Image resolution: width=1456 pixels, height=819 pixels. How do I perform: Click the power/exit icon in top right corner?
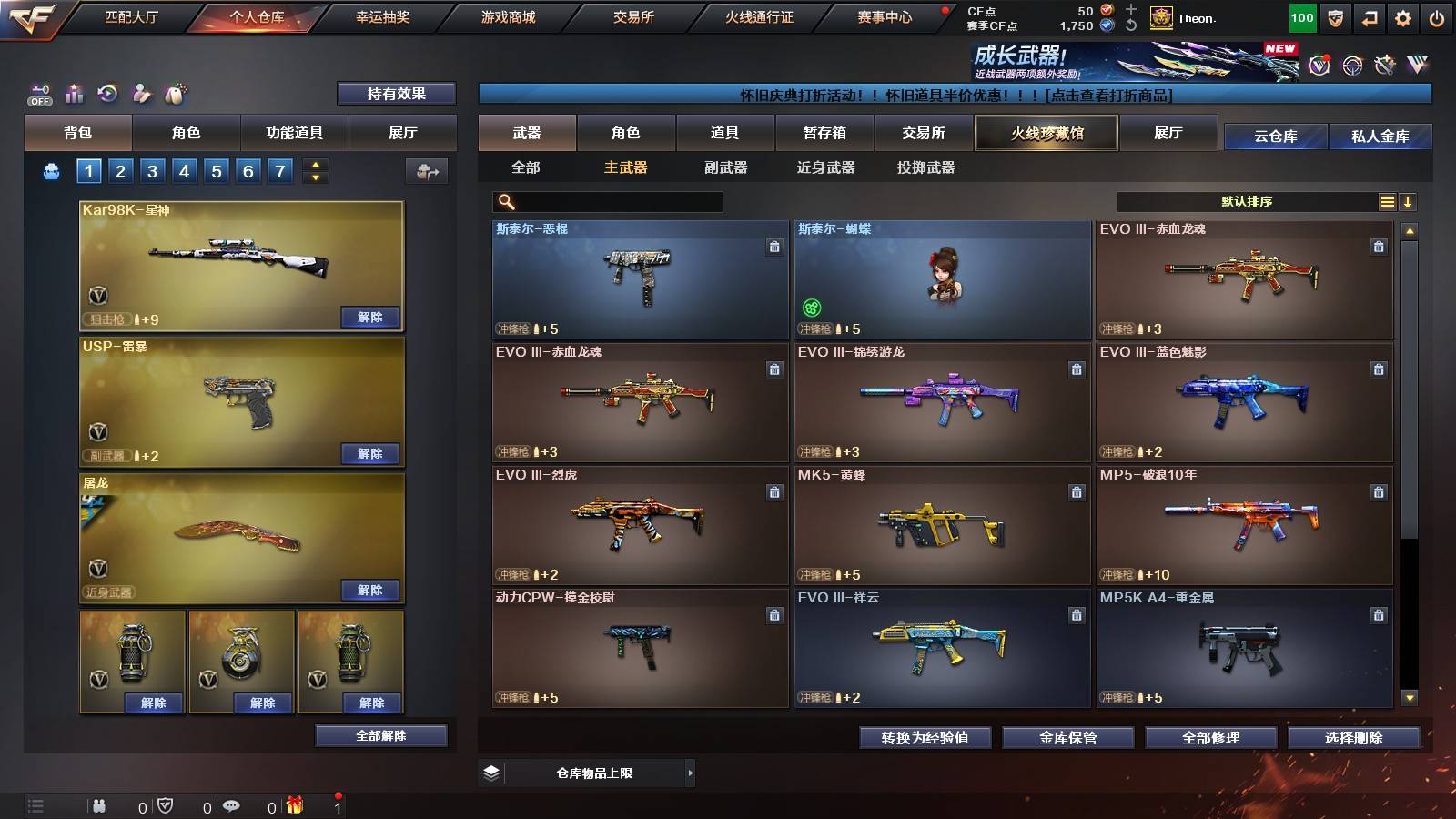1436,17
